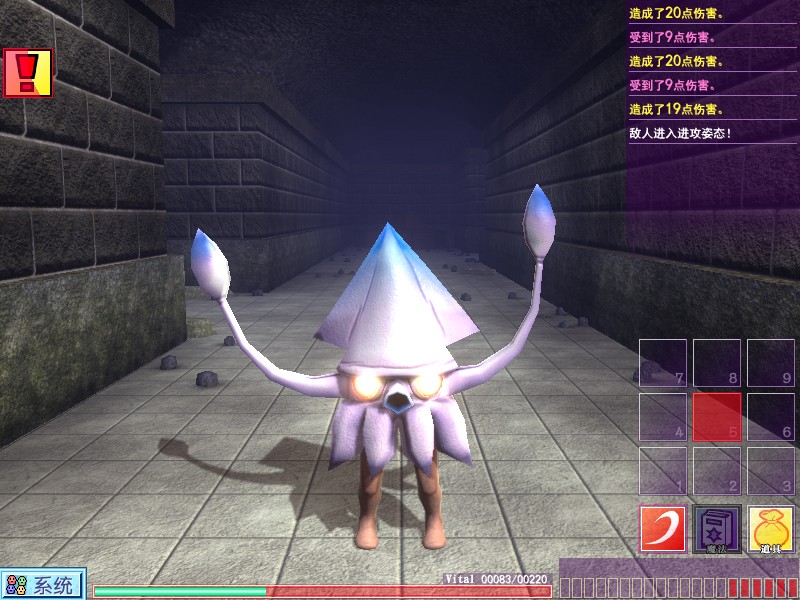Choose grid slot number 3
Screen dimensions: 800x600
pos(771,471)
